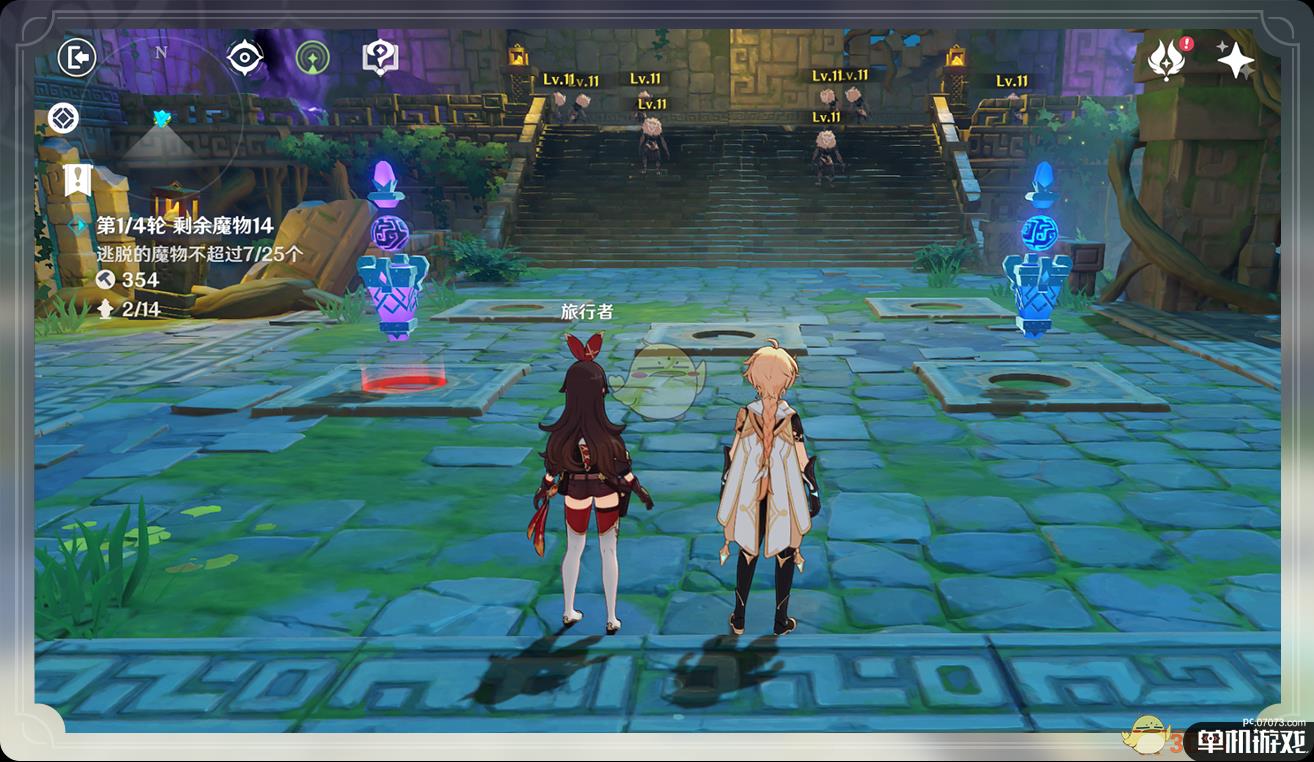
Task: Open the four-pointed star wish icon
Action: click(1235, 60)
